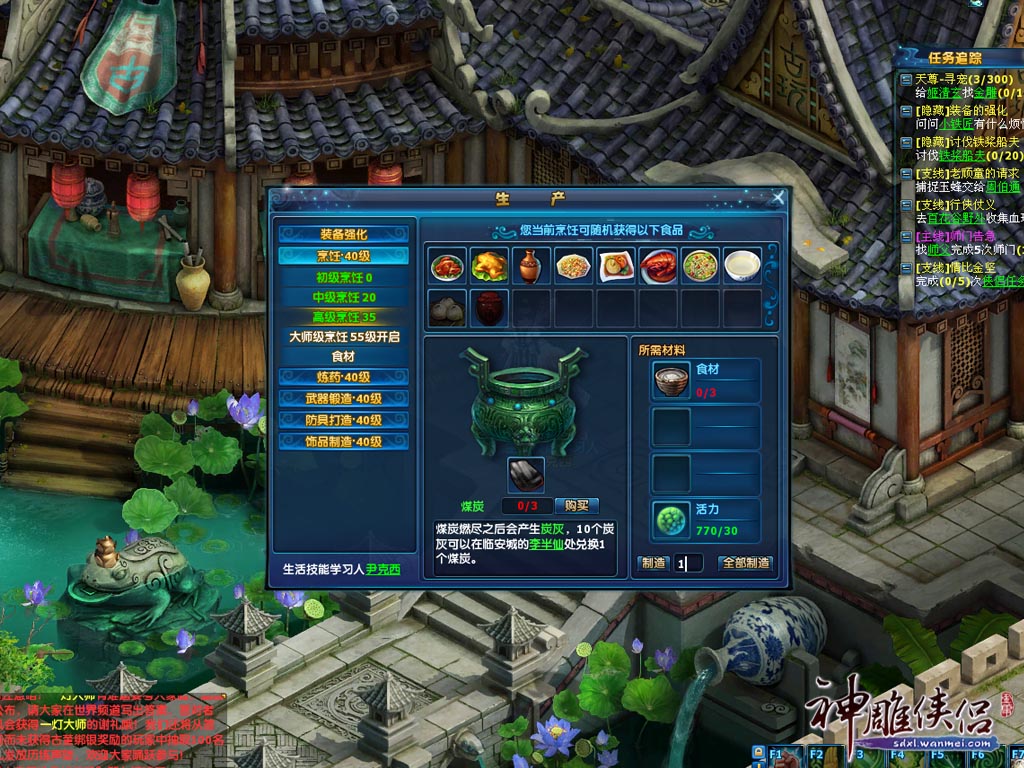
Task: Select 高级烹饪 35 advanced cooking
Action: click(x=343, y=317)
